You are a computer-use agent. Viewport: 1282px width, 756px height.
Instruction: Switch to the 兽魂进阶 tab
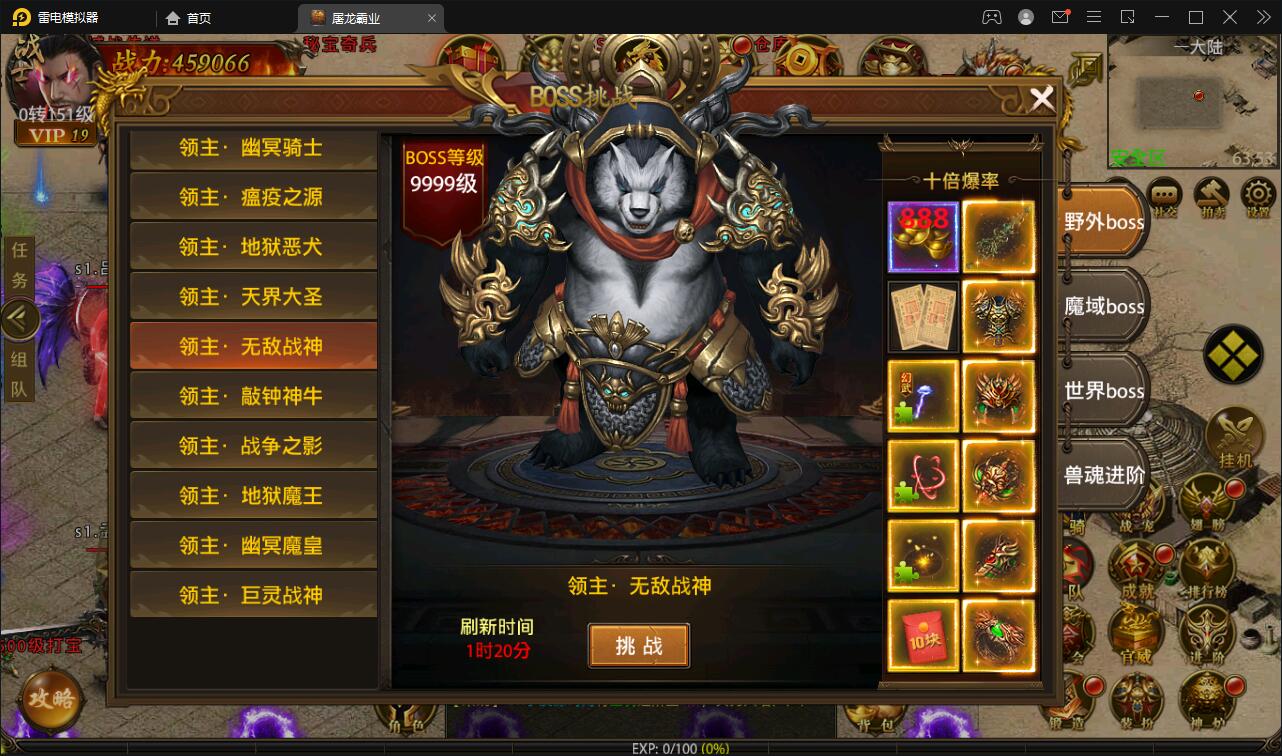[1102, 476]
